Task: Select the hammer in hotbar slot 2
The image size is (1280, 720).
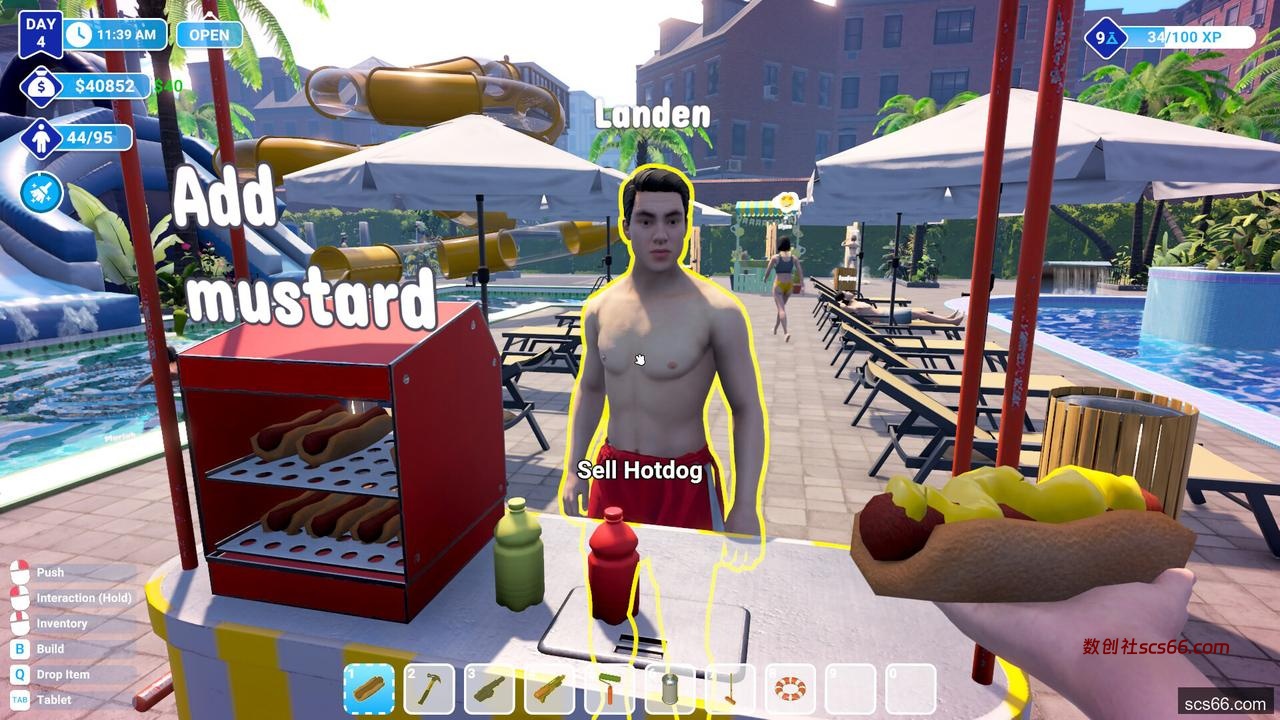Action: click(429, 689)
